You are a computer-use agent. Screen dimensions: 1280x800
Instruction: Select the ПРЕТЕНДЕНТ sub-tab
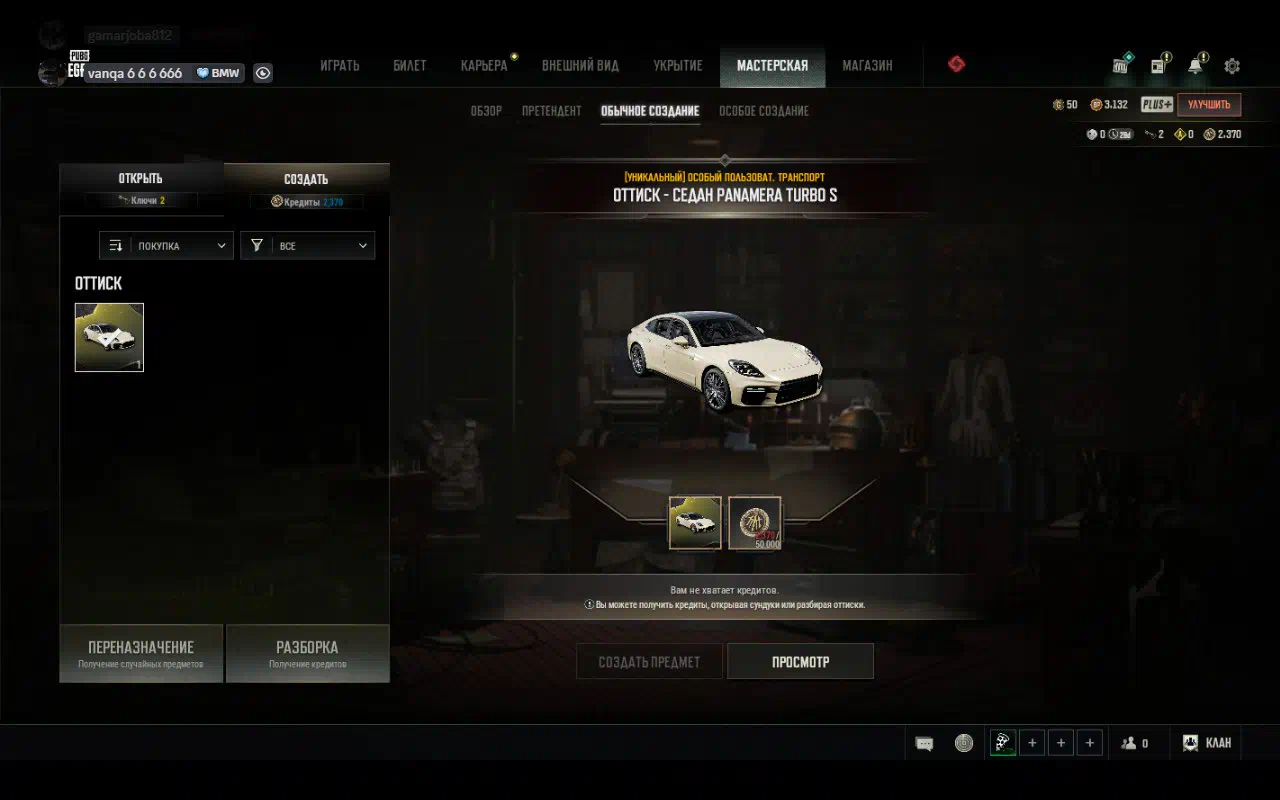(x=551, y=111)
